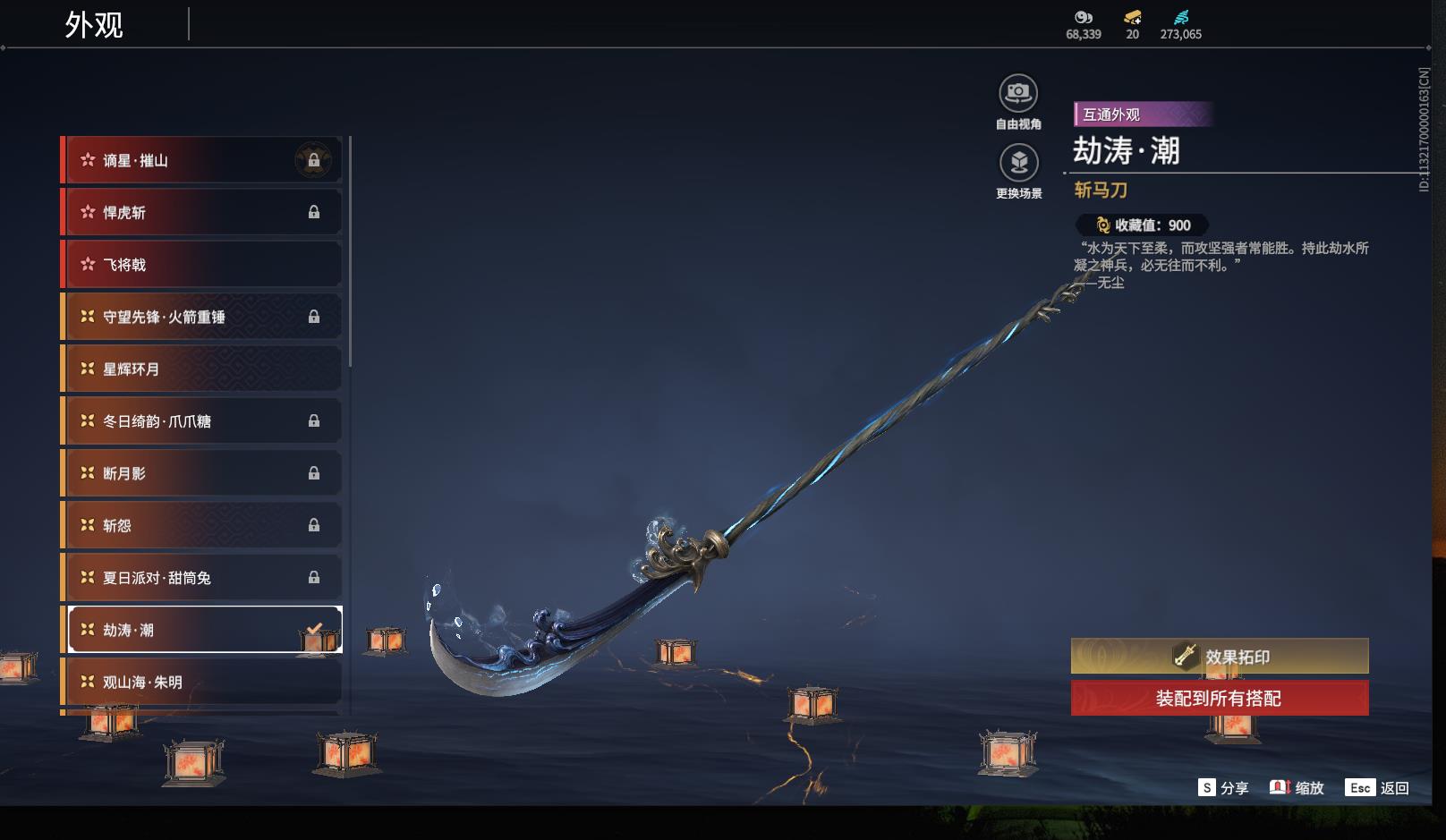Pick the 守望先锋·火箭重锤 skin
Viewport: 1446px width, 840px height.
(x=201, y=317)
